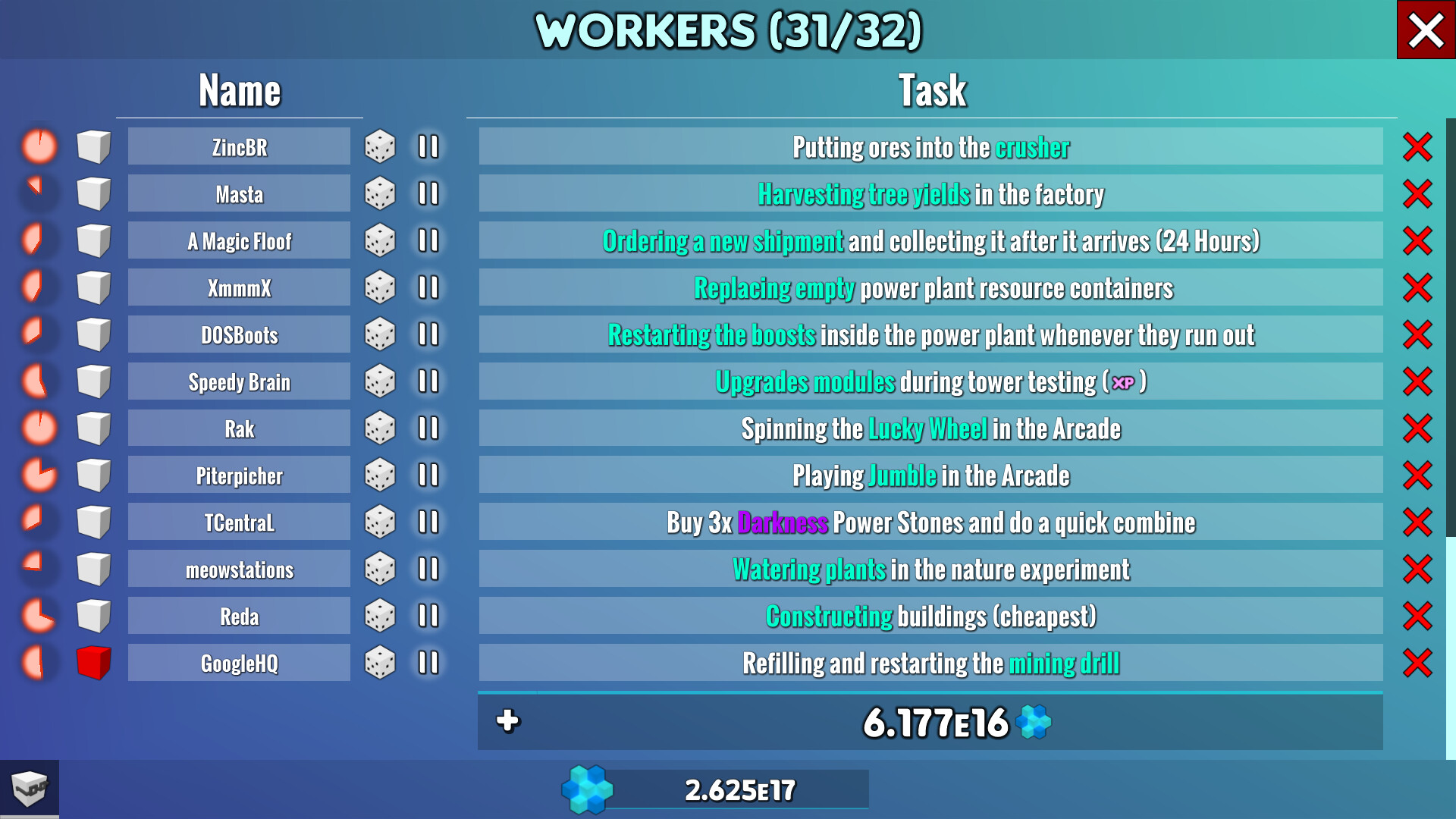The width and height of the screenshot is (1456, 819).
Task: Click the timer icon next to meowstations
Action: pyautogui.click(x=37, y=568)
